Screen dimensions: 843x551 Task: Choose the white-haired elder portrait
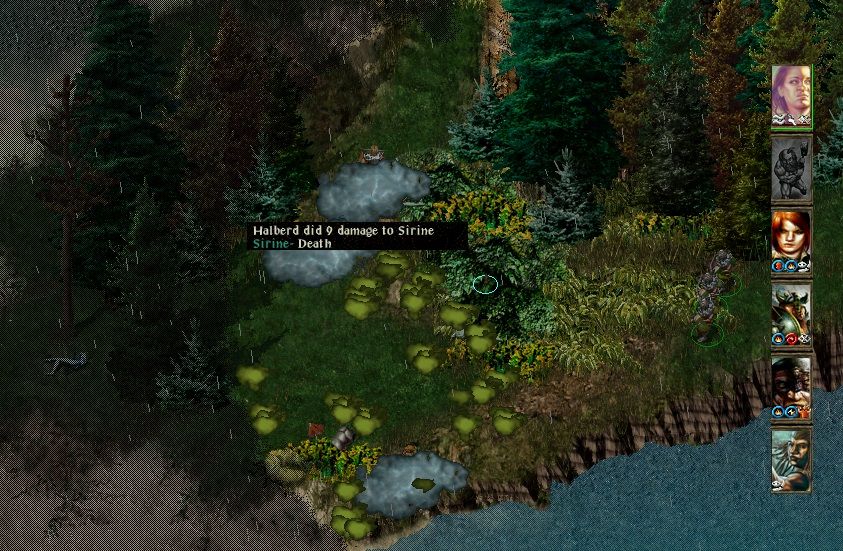(x=791, y=458)
